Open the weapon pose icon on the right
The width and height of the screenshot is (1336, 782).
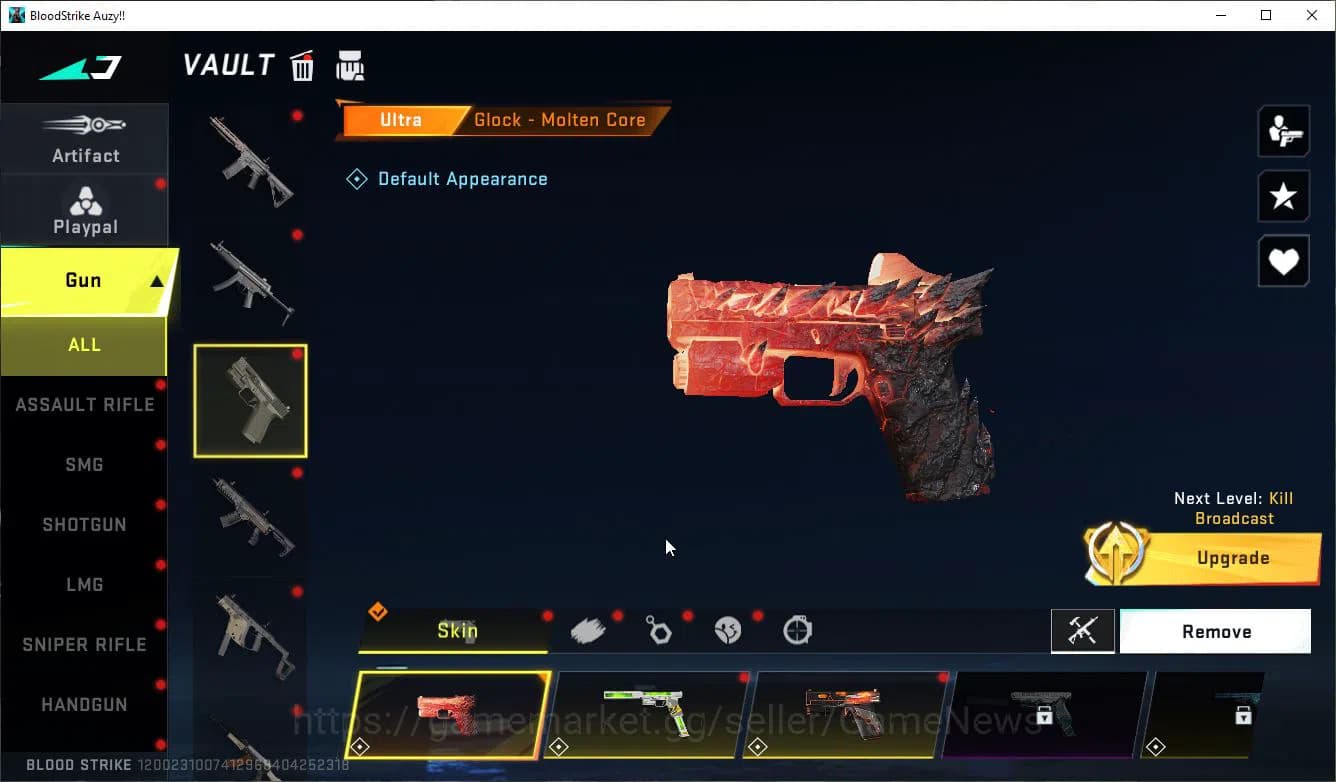pyautogui.click(x=1283, y=130)
